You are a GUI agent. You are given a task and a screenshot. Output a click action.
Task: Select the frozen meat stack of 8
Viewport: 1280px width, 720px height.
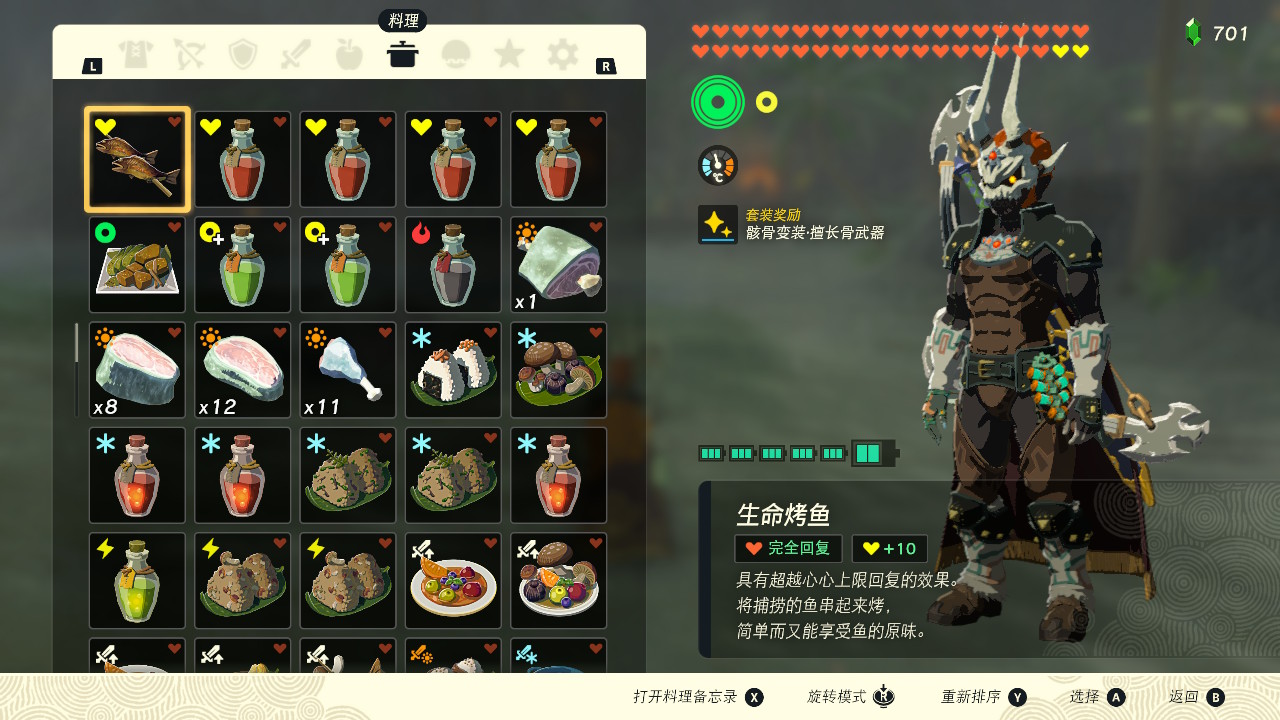tap(137, 370)
